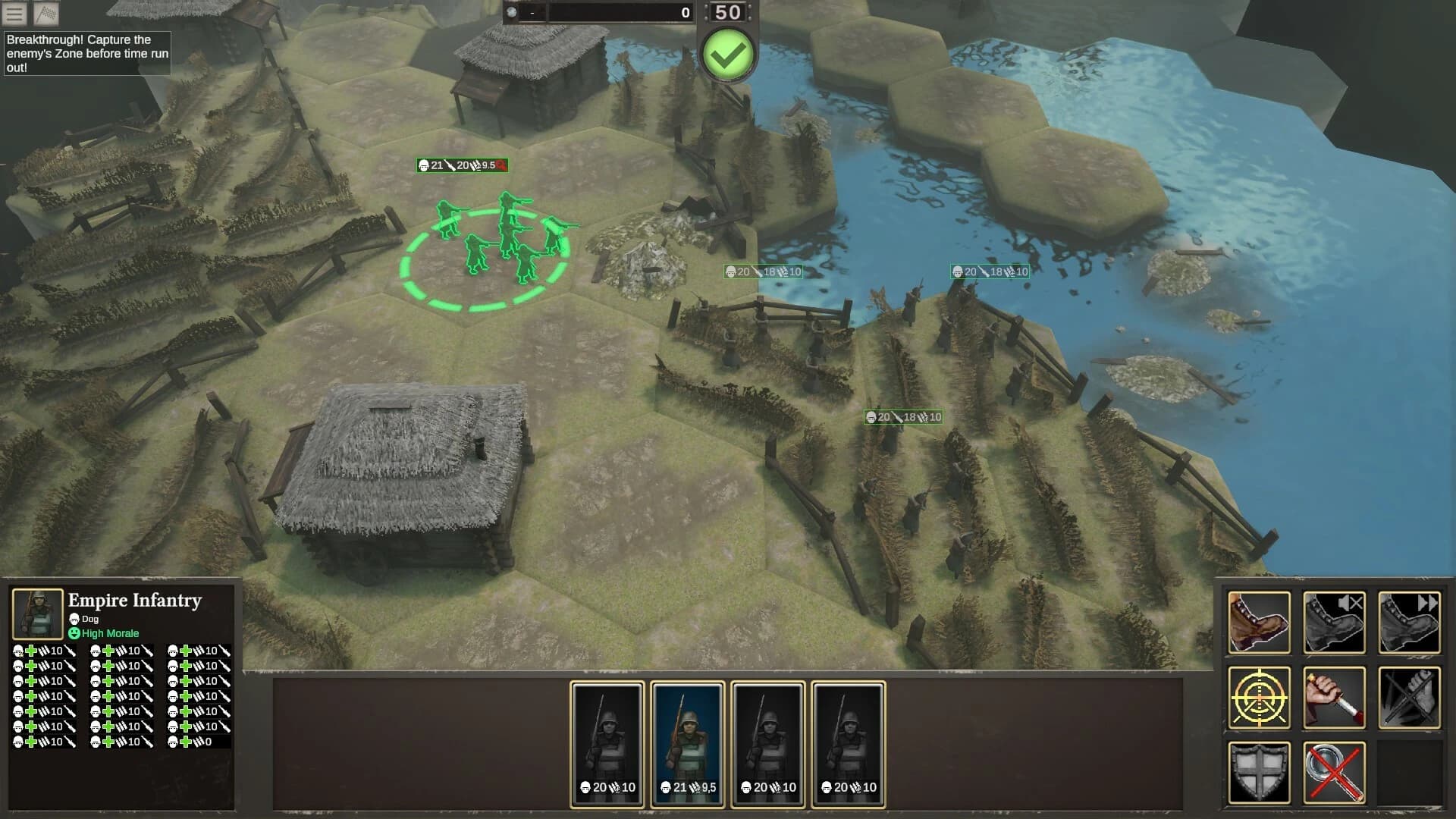1456x819 pixels.
Task: Toggle the muted quiet-movement boot
Action: [x=1333, y=620]
